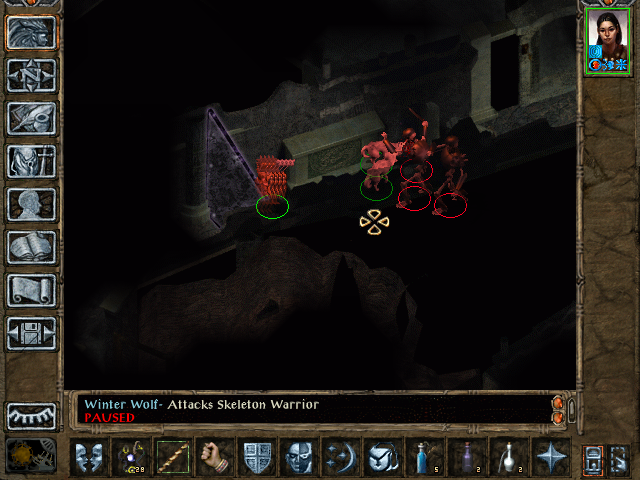Screen dimensions: 640x480
Task: Toggle the closed-eye rest button
Action: pos(31,415)
